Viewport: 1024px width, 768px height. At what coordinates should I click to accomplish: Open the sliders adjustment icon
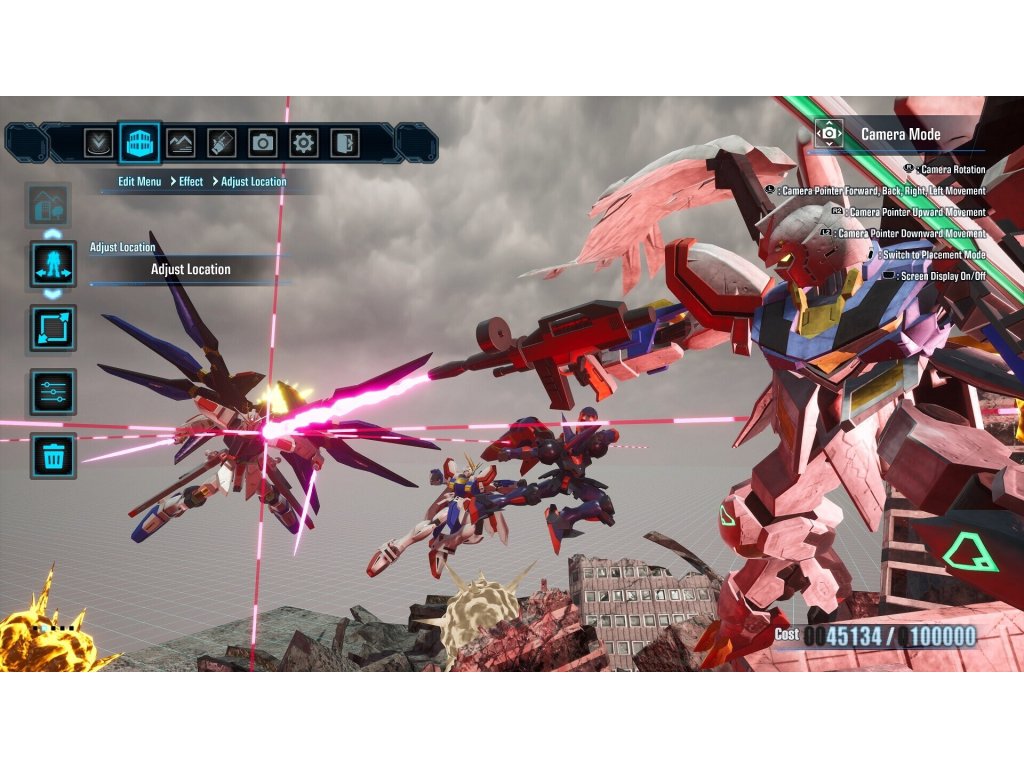tap(53, 392)
